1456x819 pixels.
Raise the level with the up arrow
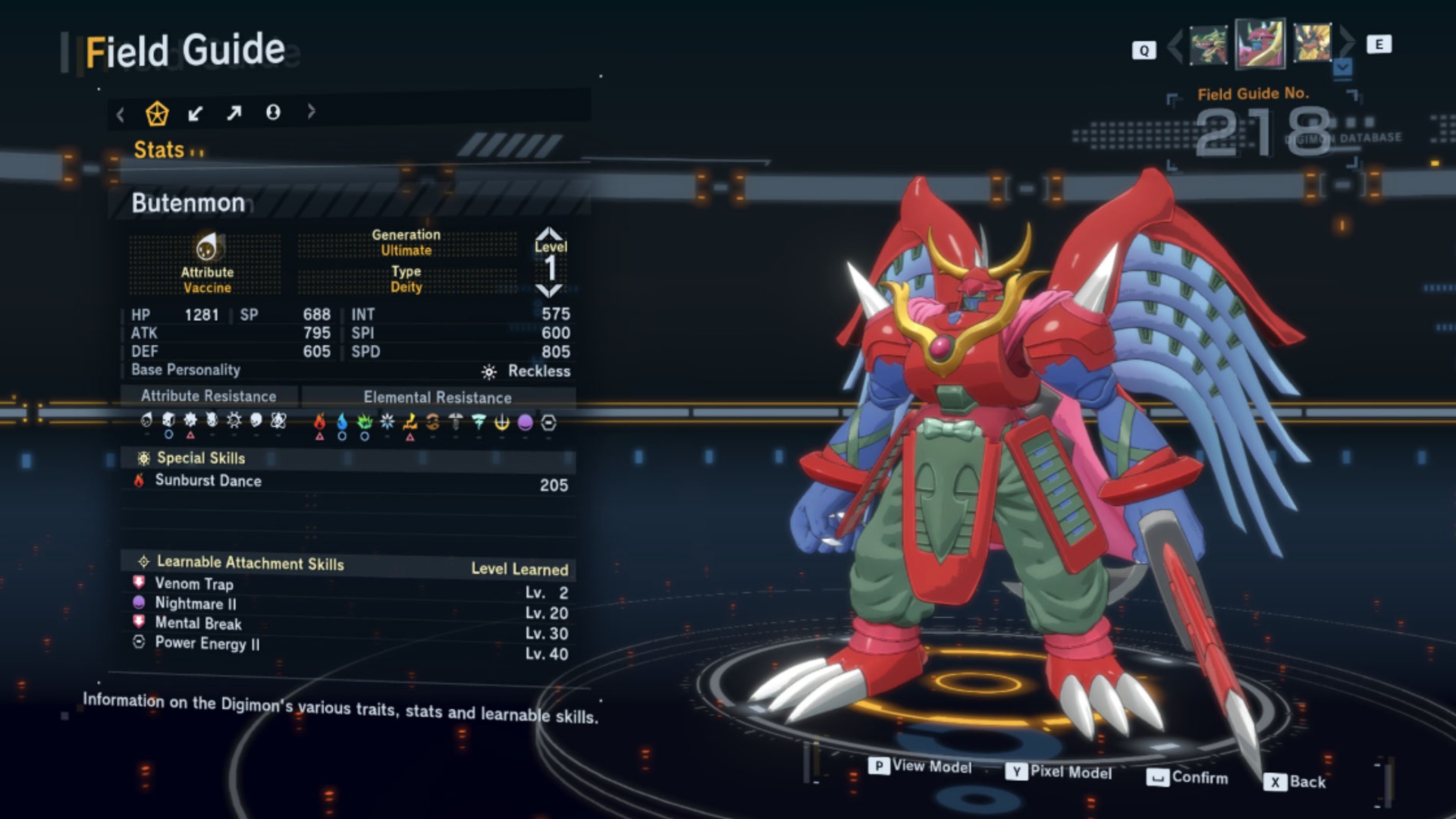coord(549,233)
